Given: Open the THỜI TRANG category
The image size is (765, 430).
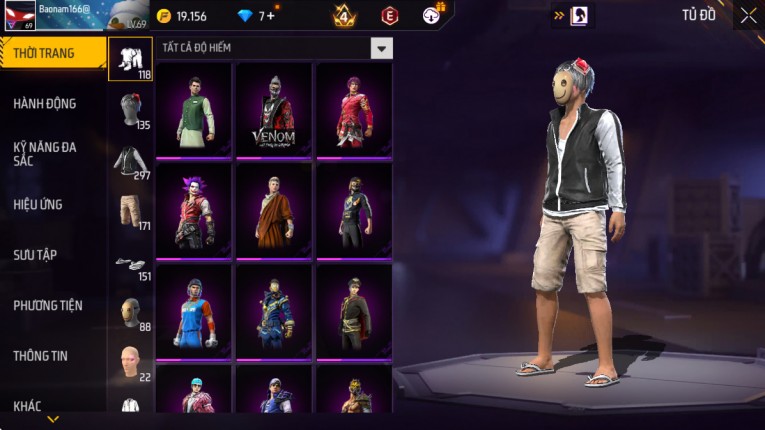Looking at the screenshot, I should coord(52,53).
